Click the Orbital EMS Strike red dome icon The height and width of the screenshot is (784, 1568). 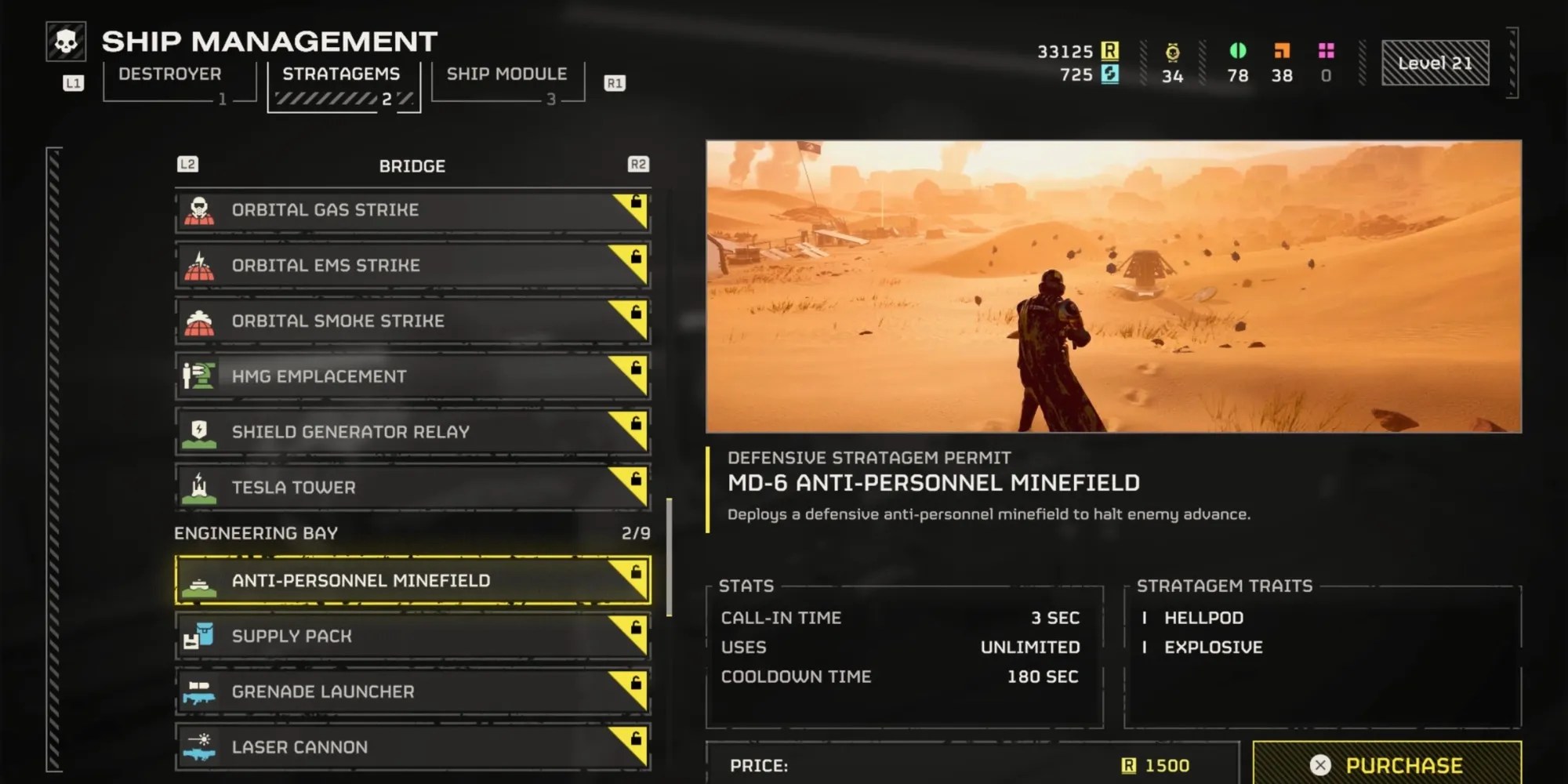tap(199, 265)
